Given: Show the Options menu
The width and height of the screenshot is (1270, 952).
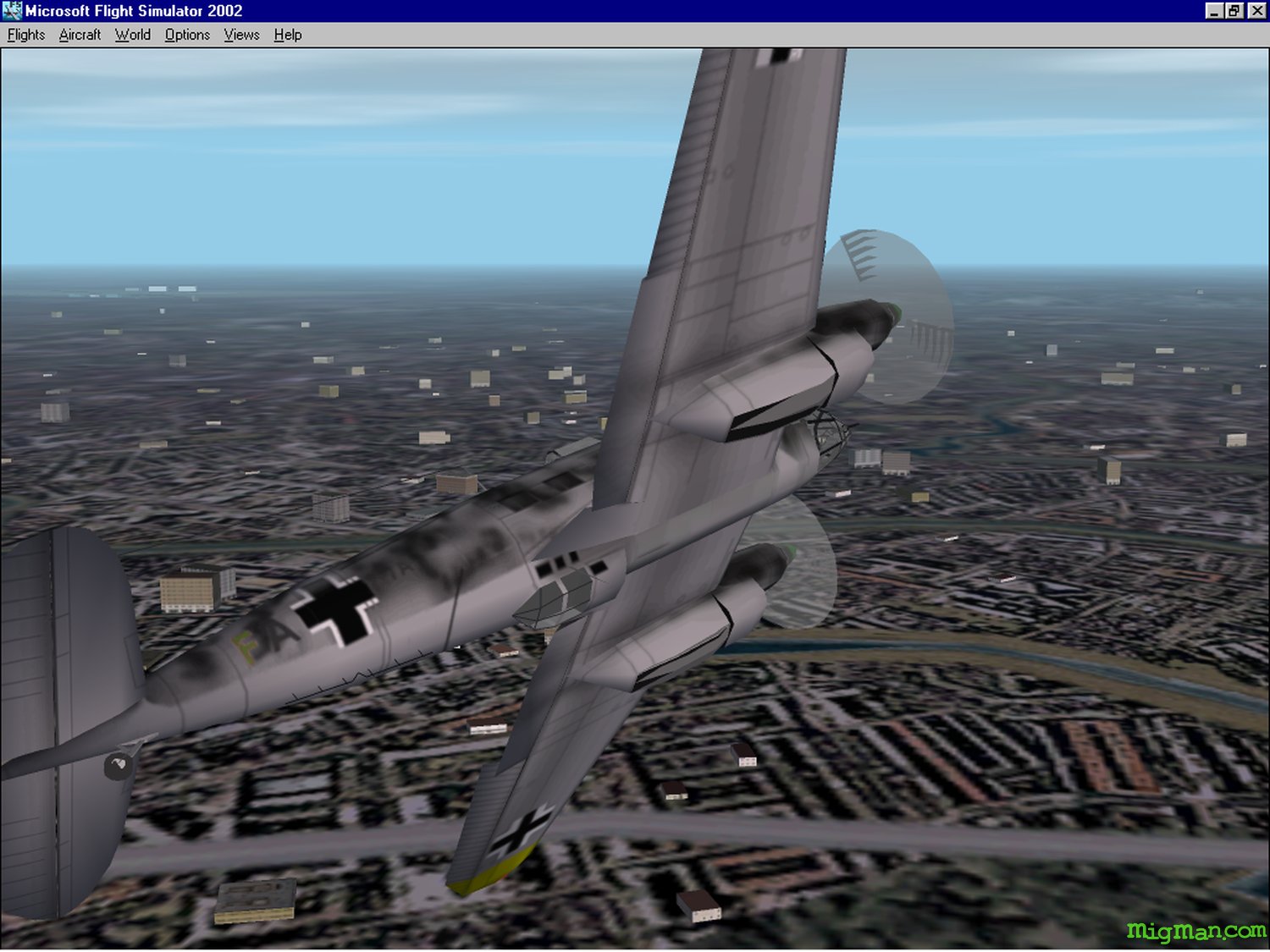Looking at the screenshot, I should [187, 35].
